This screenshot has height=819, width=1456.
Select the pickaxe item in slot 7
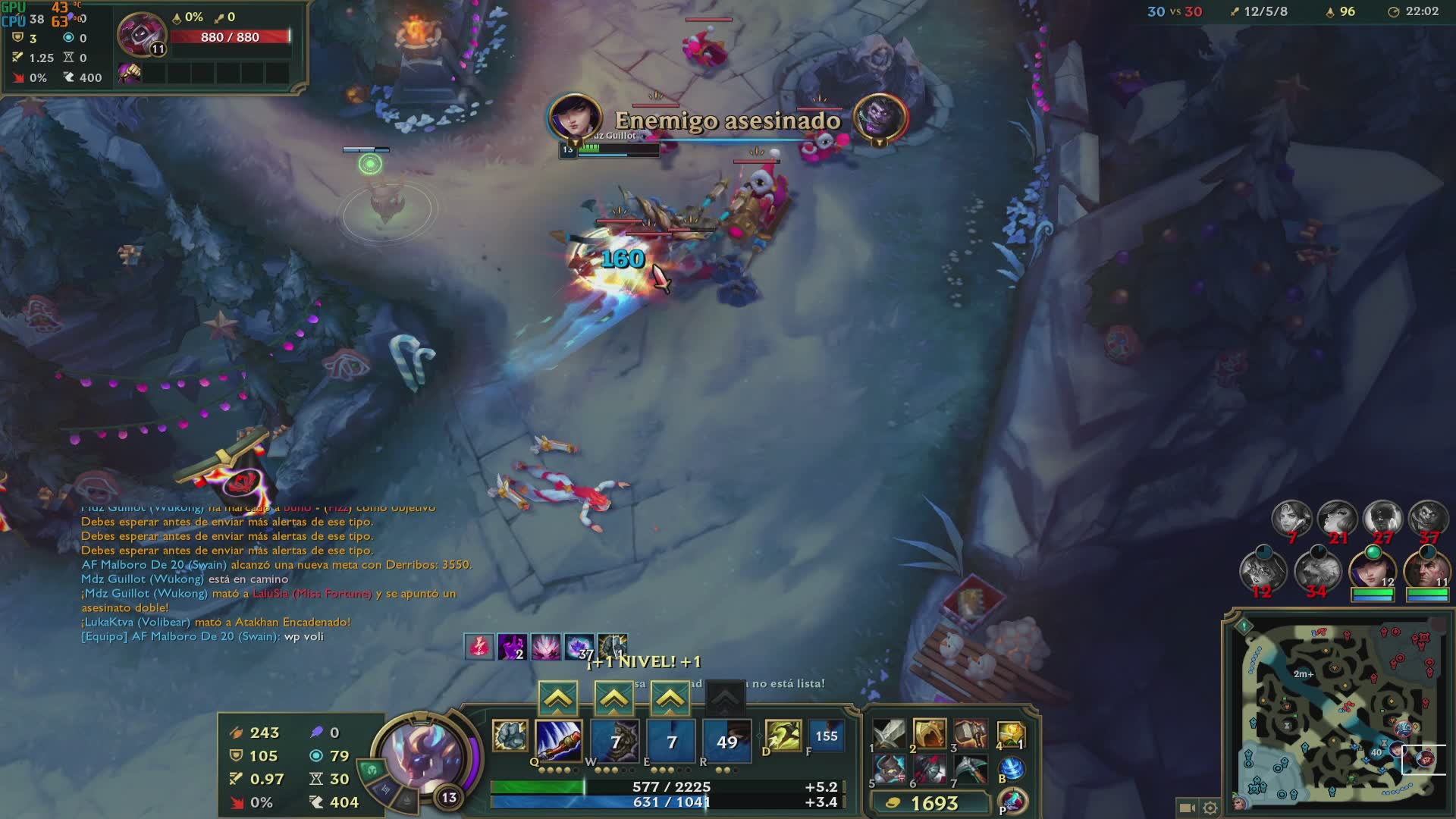point(970,769)
